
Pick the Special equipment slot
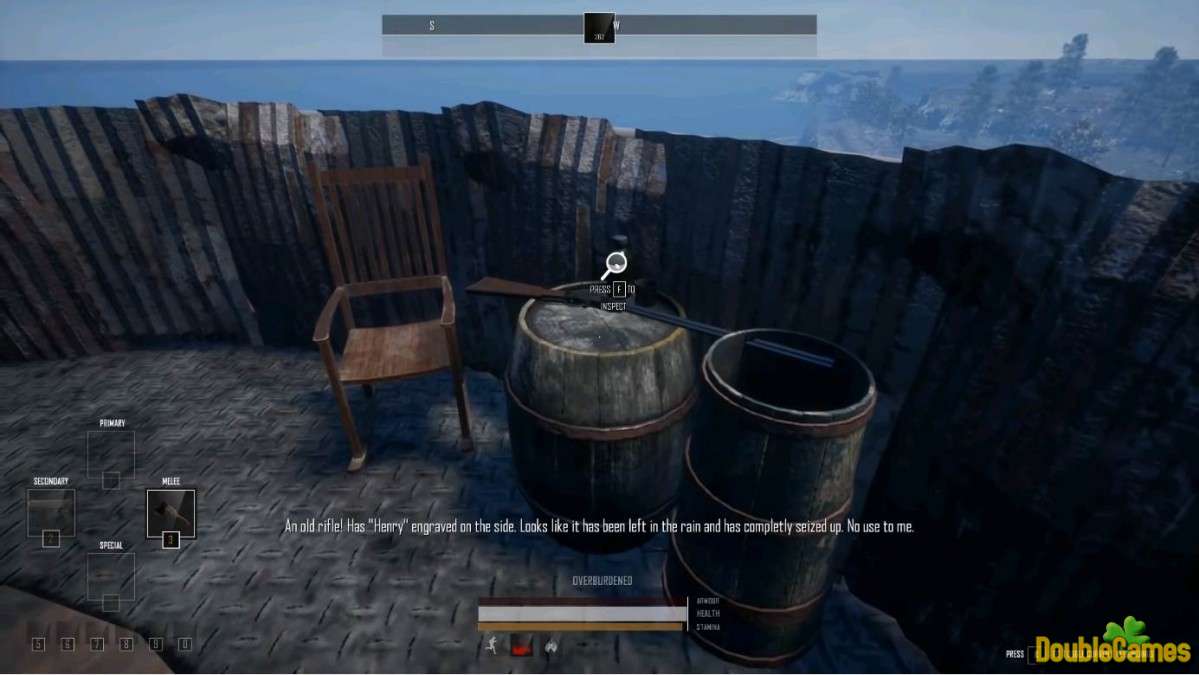(111, 576)
